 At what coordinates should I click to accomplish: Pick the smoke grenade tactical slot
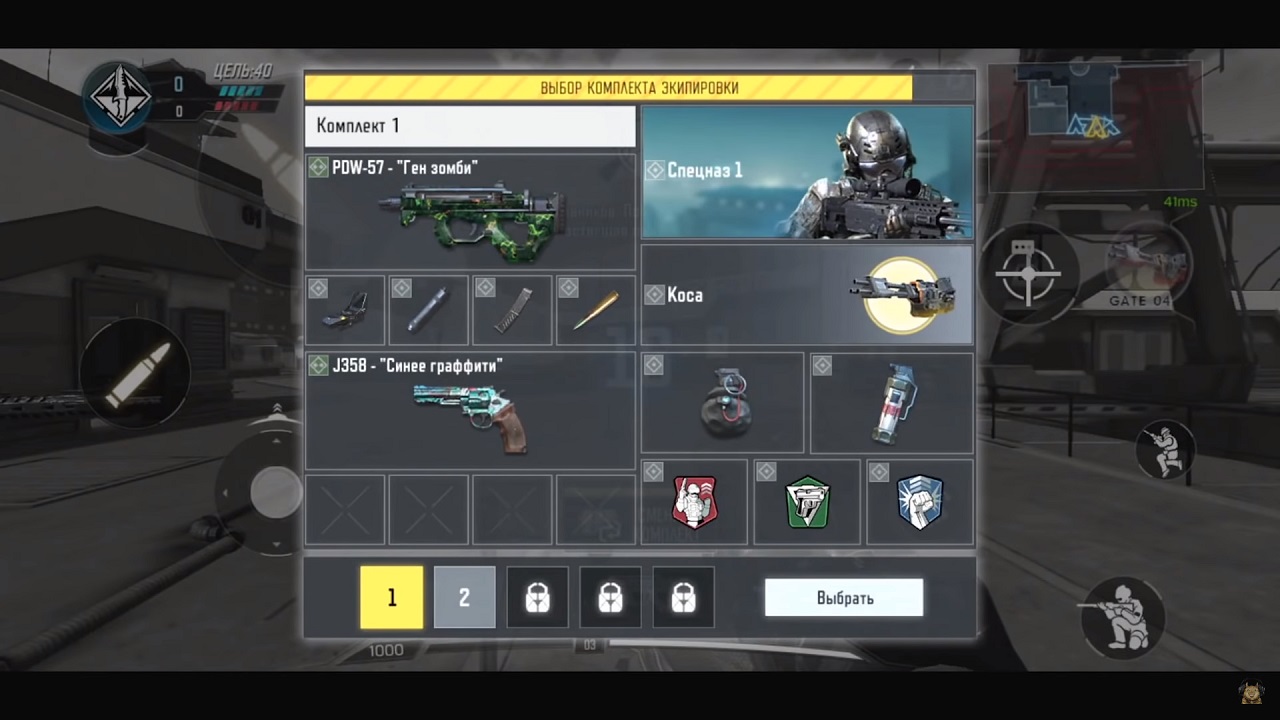point(891,403)
